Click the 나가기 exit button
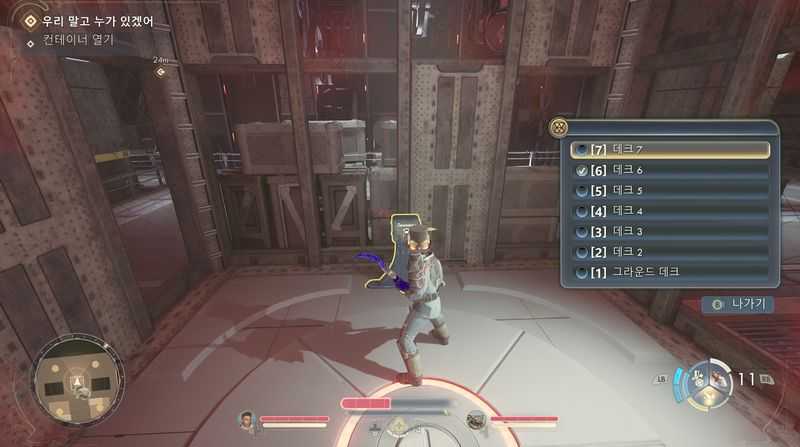The image size is (800, 447). [x=738, y=304]
